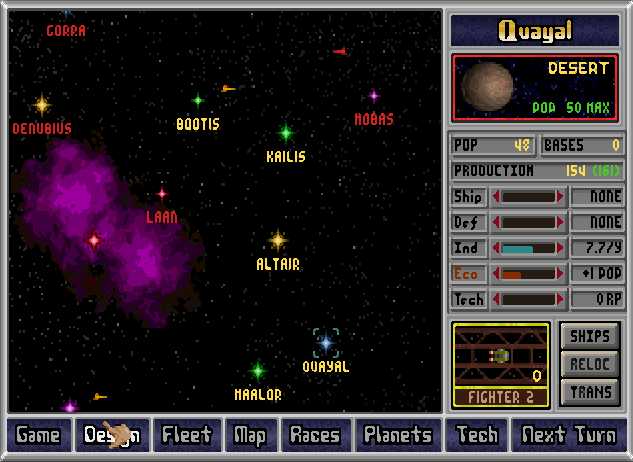Adjust the Eco production slider
The image size is (633, 462).
coord(528,273)
